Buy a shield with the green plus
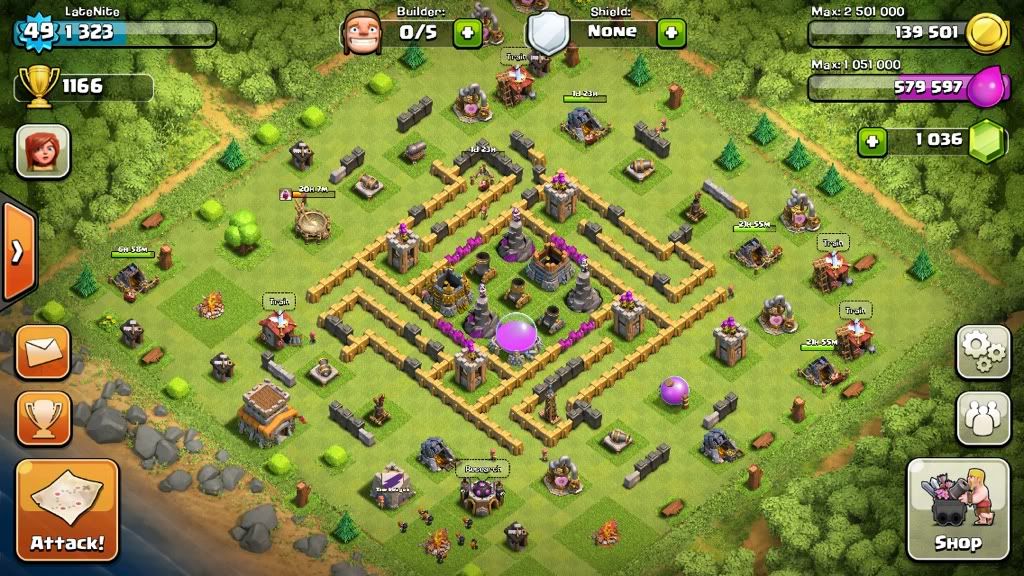 671,33
